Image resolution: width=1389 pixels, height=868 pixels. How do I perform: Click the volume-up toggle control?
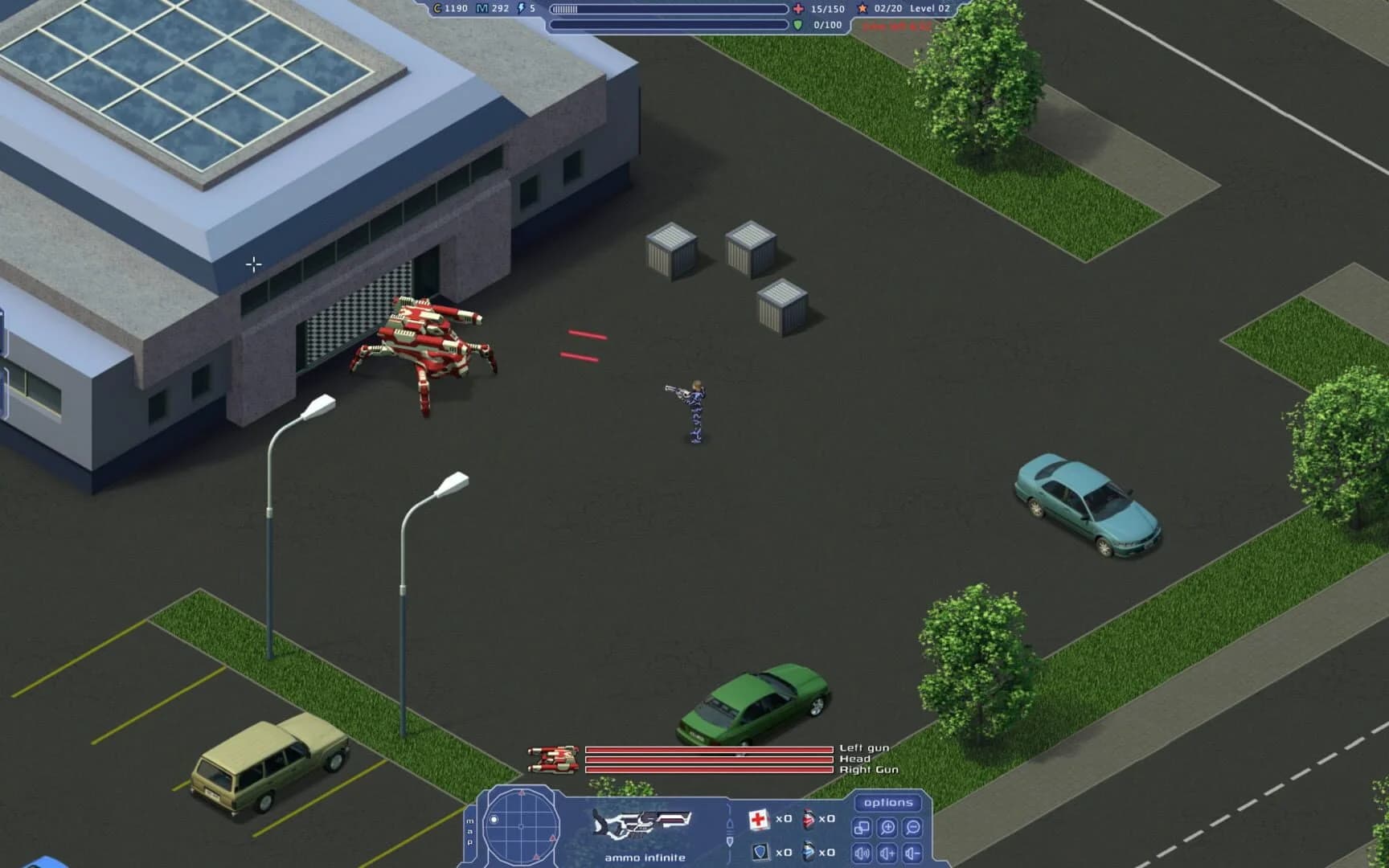(888, 854)
